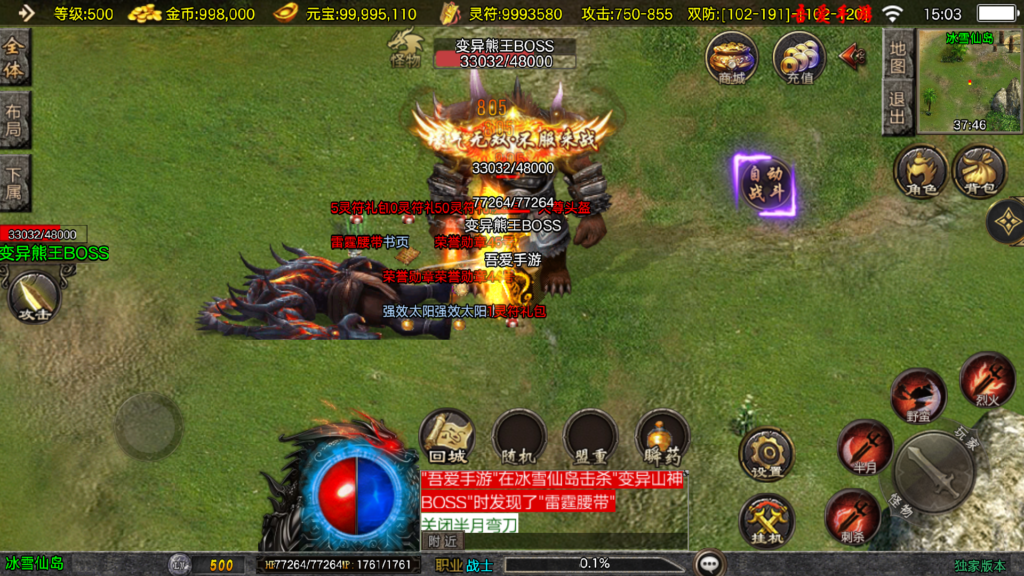Select the 布局 layout tab

pyautogui.click(x=14, y=120)
